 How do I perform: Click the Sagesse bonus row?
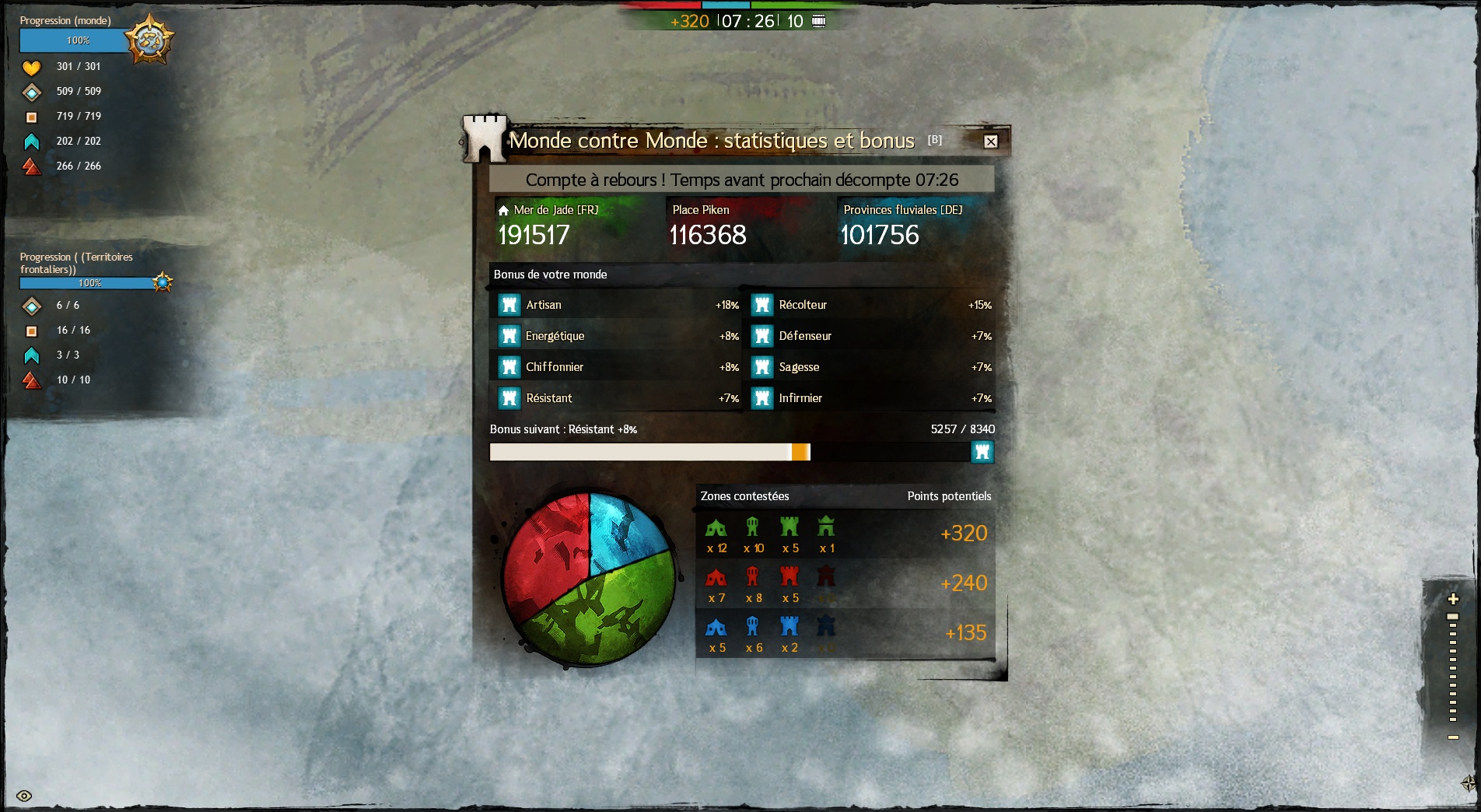coord(871,367)
